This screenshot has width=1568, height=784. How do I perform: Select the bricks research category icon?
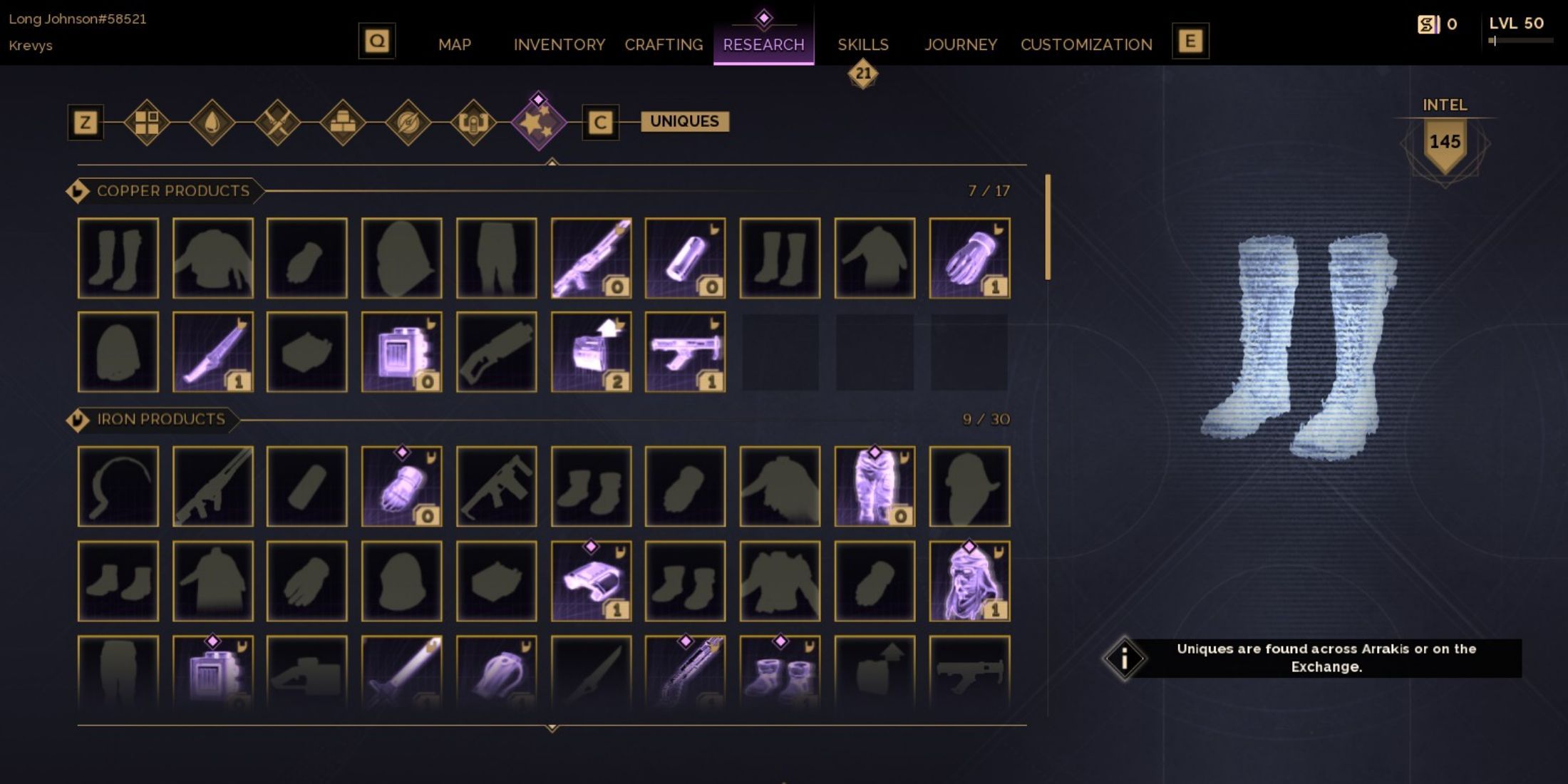click(x=342, y=123)
